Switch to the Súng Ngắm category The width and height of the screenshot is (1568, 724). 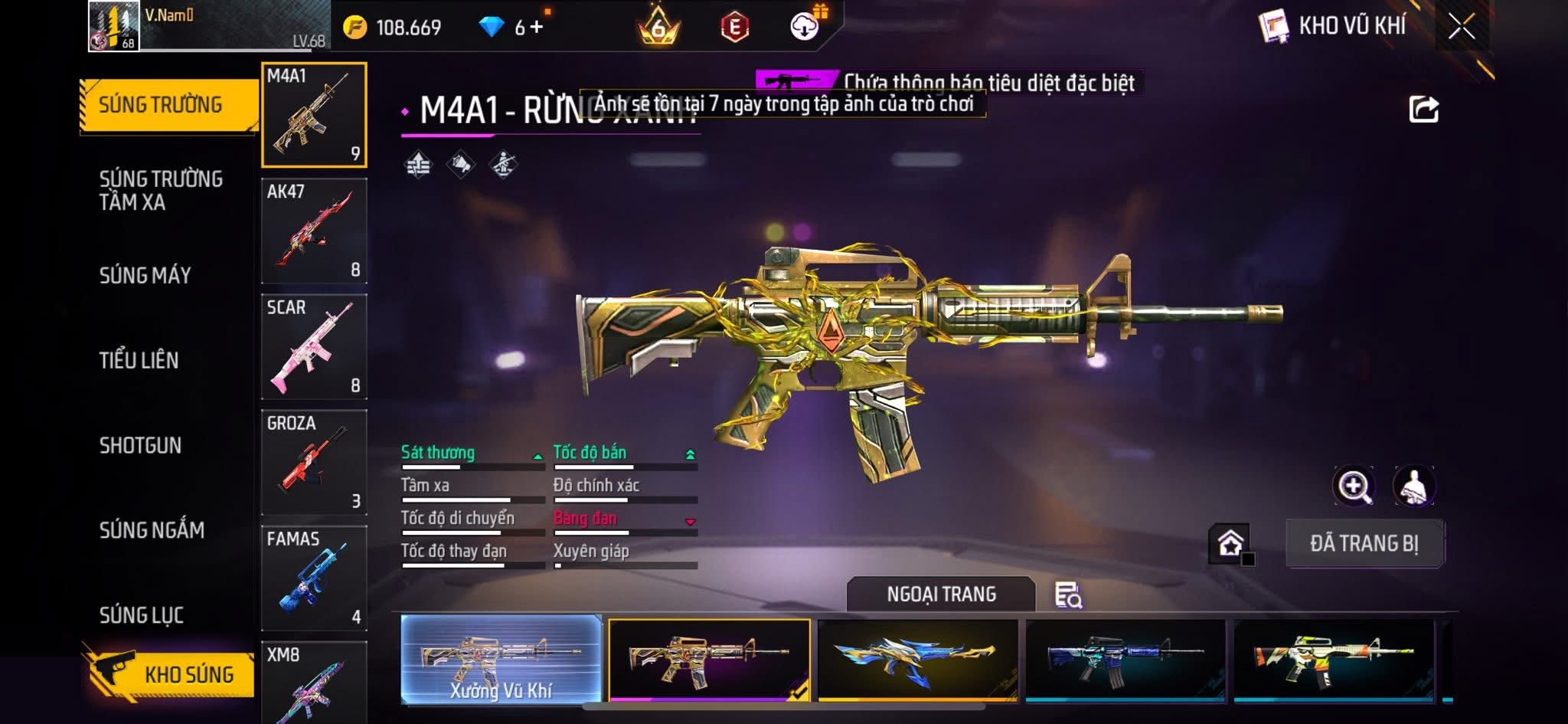(x=152, y=530)
